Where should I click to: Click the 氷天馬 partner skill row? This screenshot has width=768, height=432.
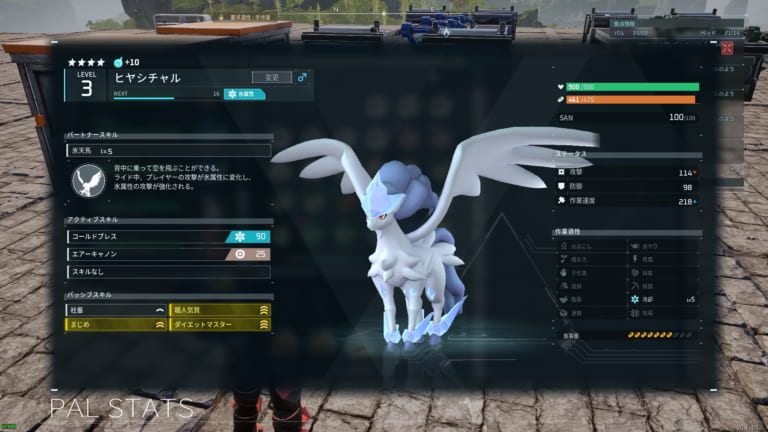pos(168,150)
